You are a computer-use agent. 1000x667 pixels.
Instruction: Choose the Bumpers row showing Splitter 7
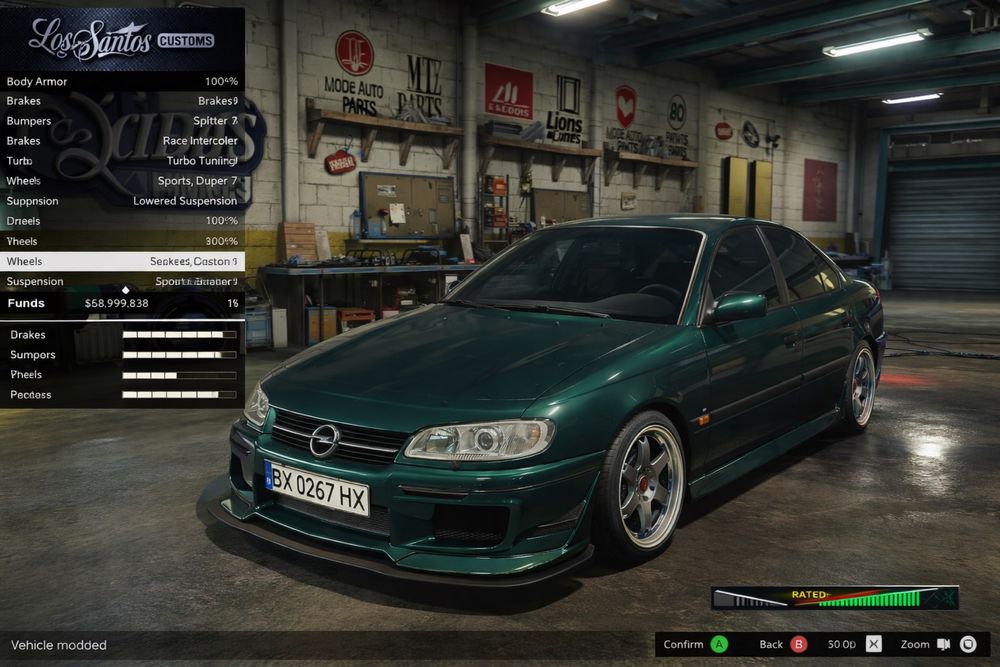tap(122, 121)
